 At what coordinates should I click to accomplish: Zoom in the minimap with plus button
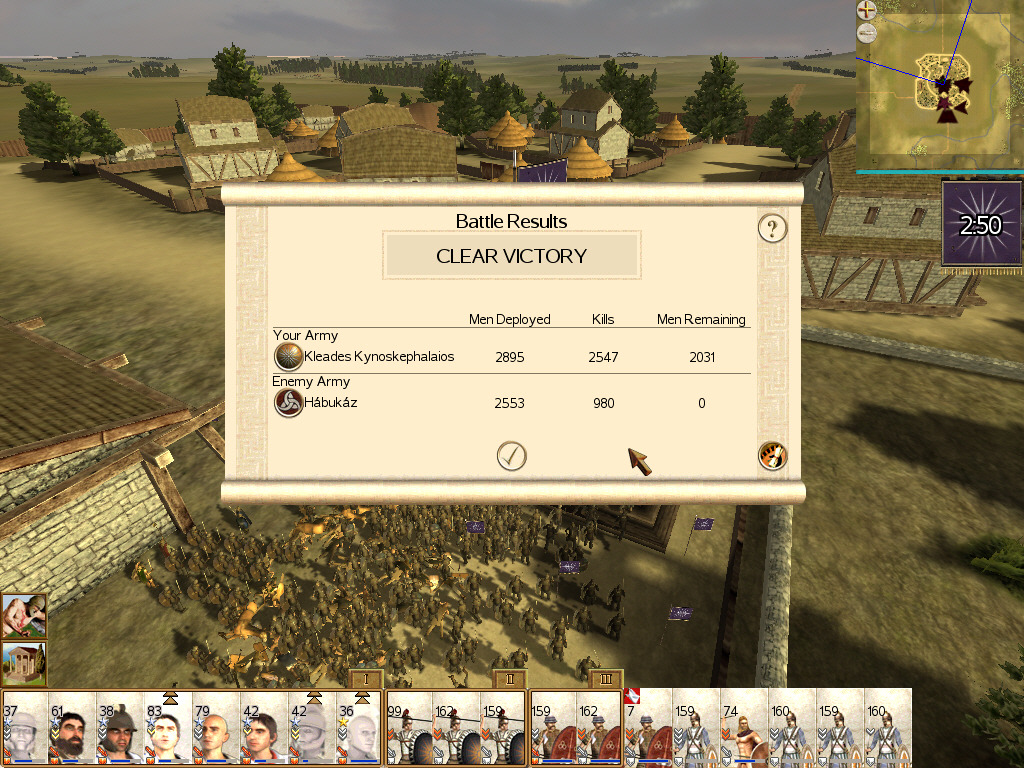866,10
